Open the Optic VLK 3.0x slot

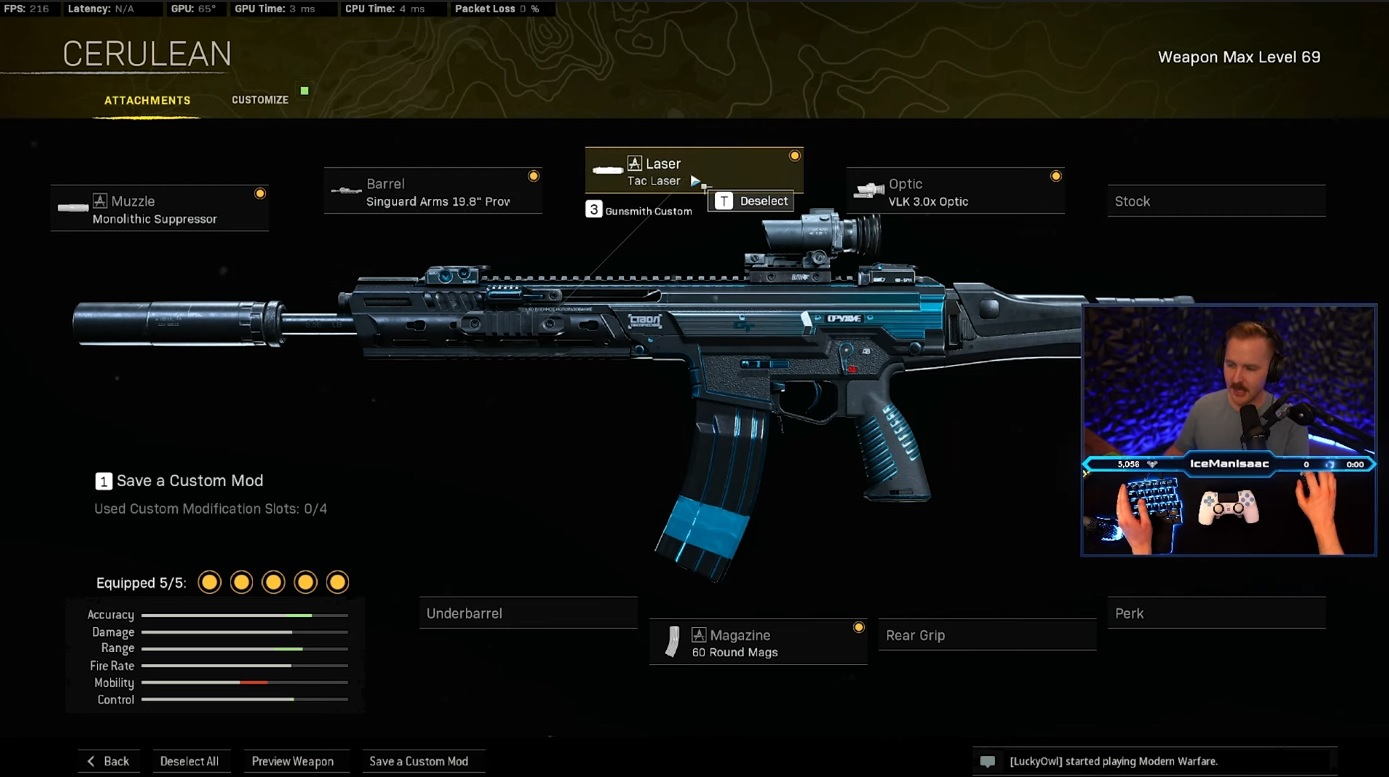pyautogui.click(x=955, y=192)
